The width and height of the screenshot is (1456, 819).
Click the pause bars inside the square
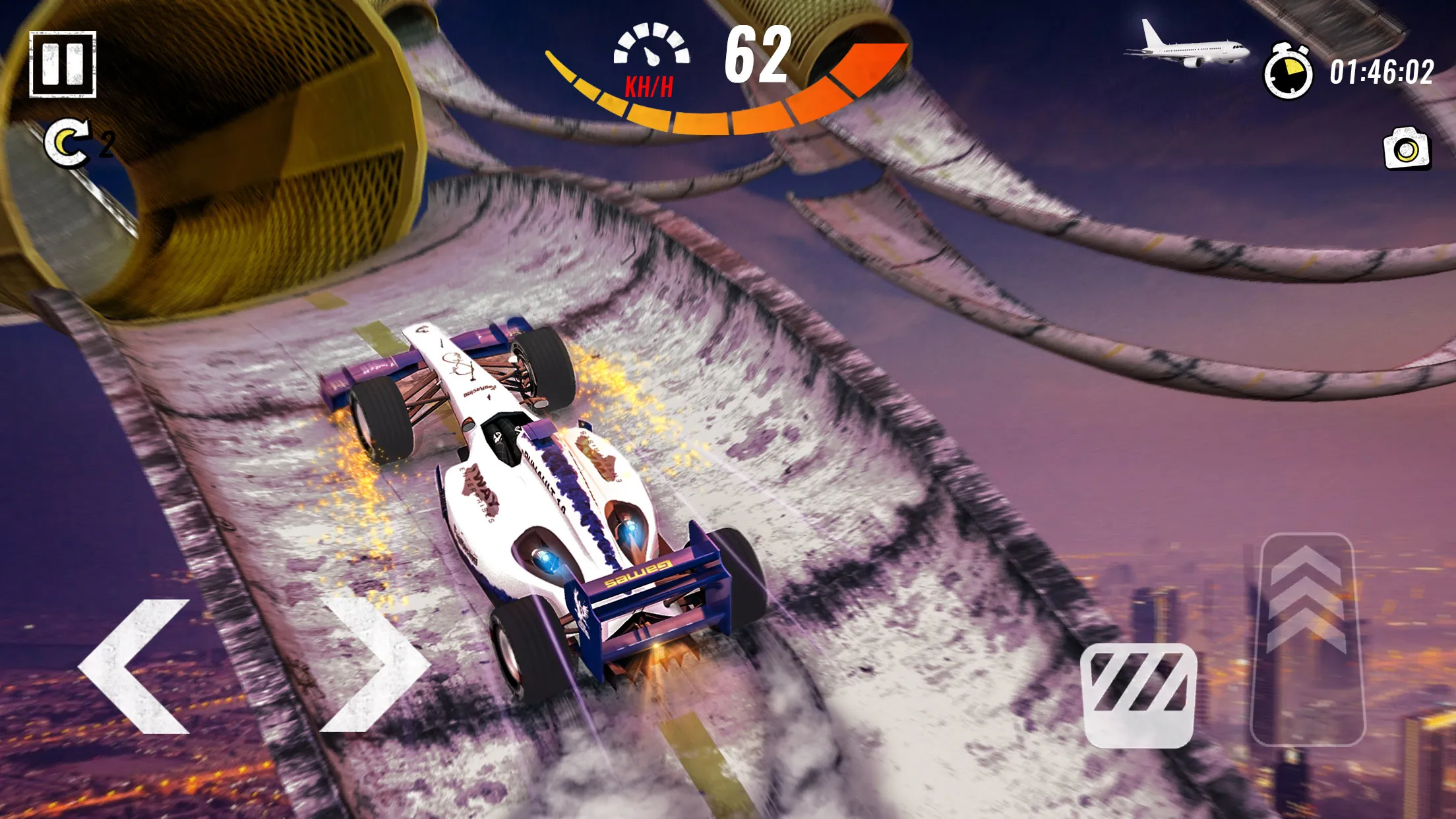(x=64, y=64)
